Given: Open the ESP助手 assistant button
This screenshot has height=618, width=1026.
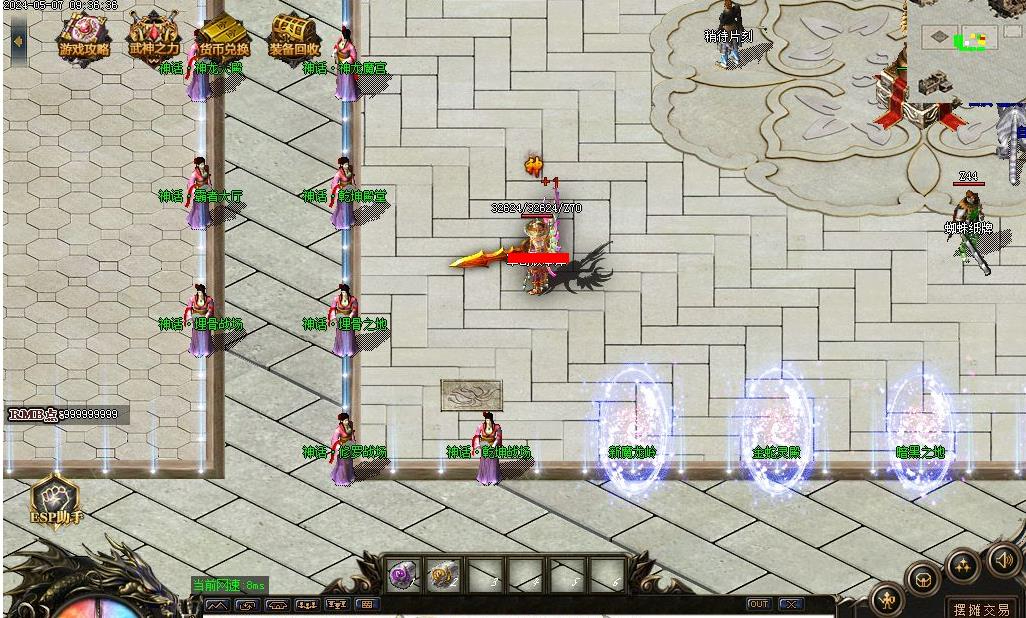Looking at the screenshot, I should tap(55, 498).
